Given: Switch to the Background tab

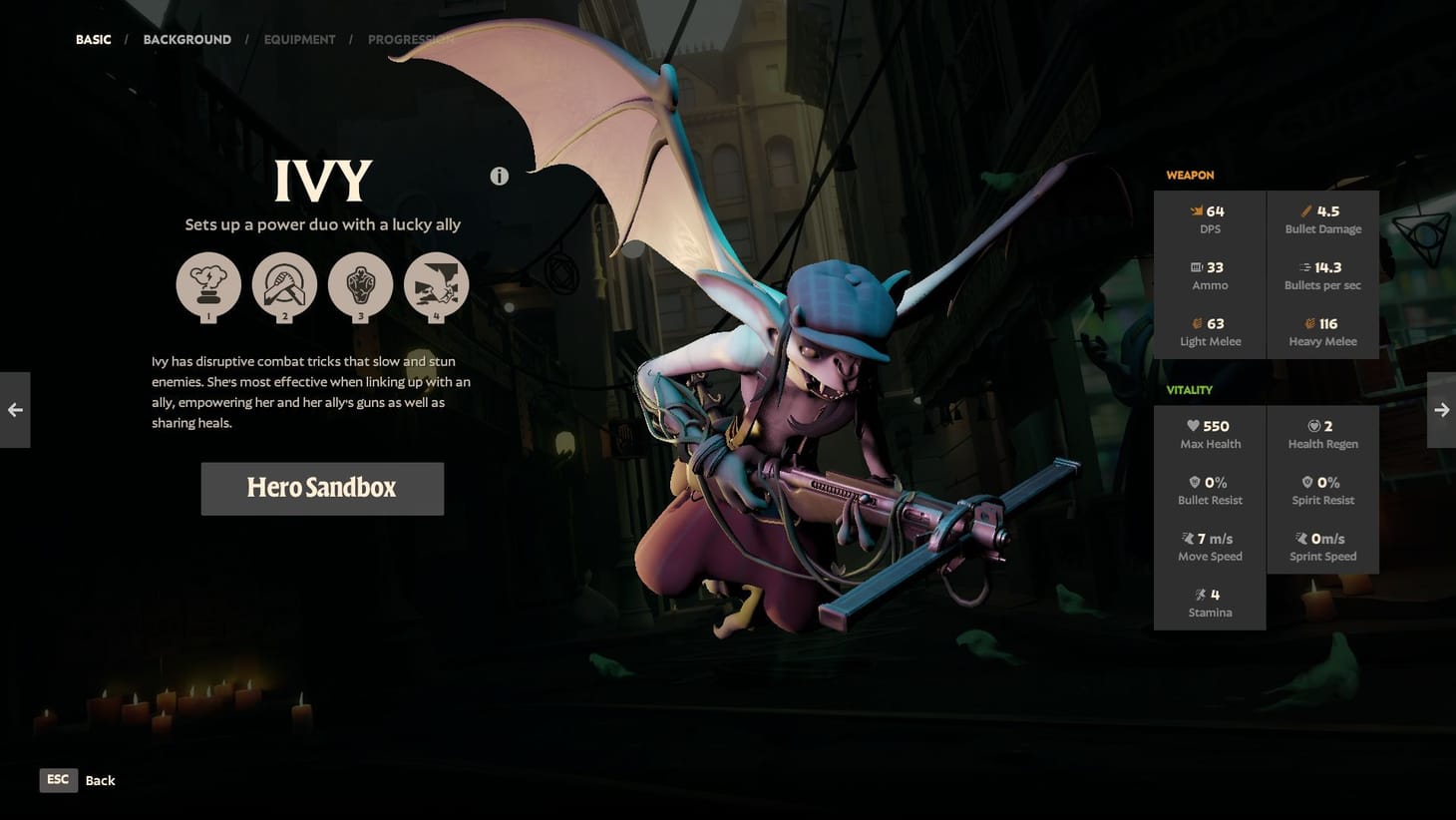Looking at the screenshot, I should coord(187,39).
